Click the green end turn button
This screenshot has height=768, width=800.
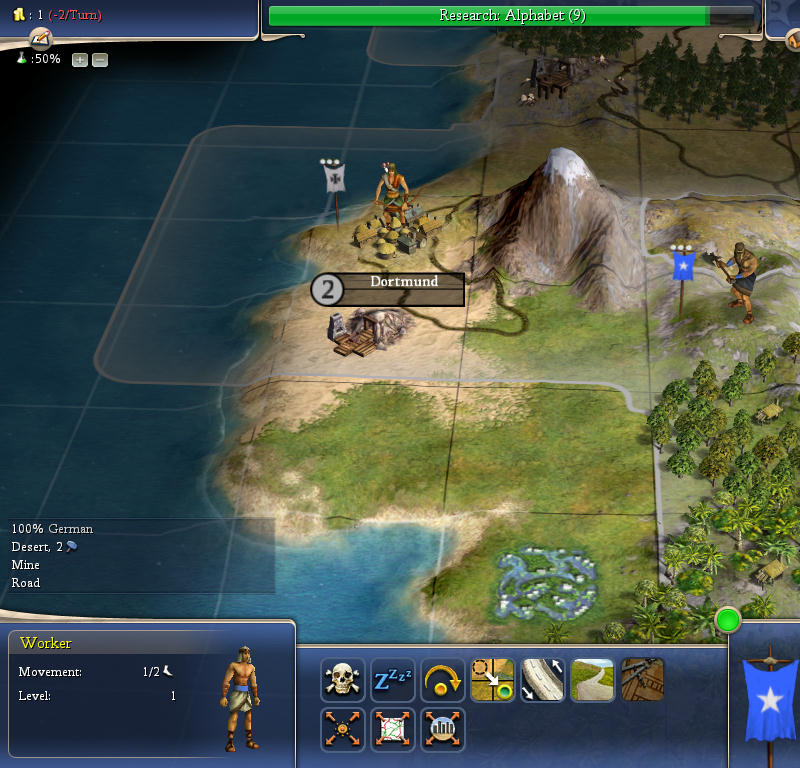pos(728,621)
